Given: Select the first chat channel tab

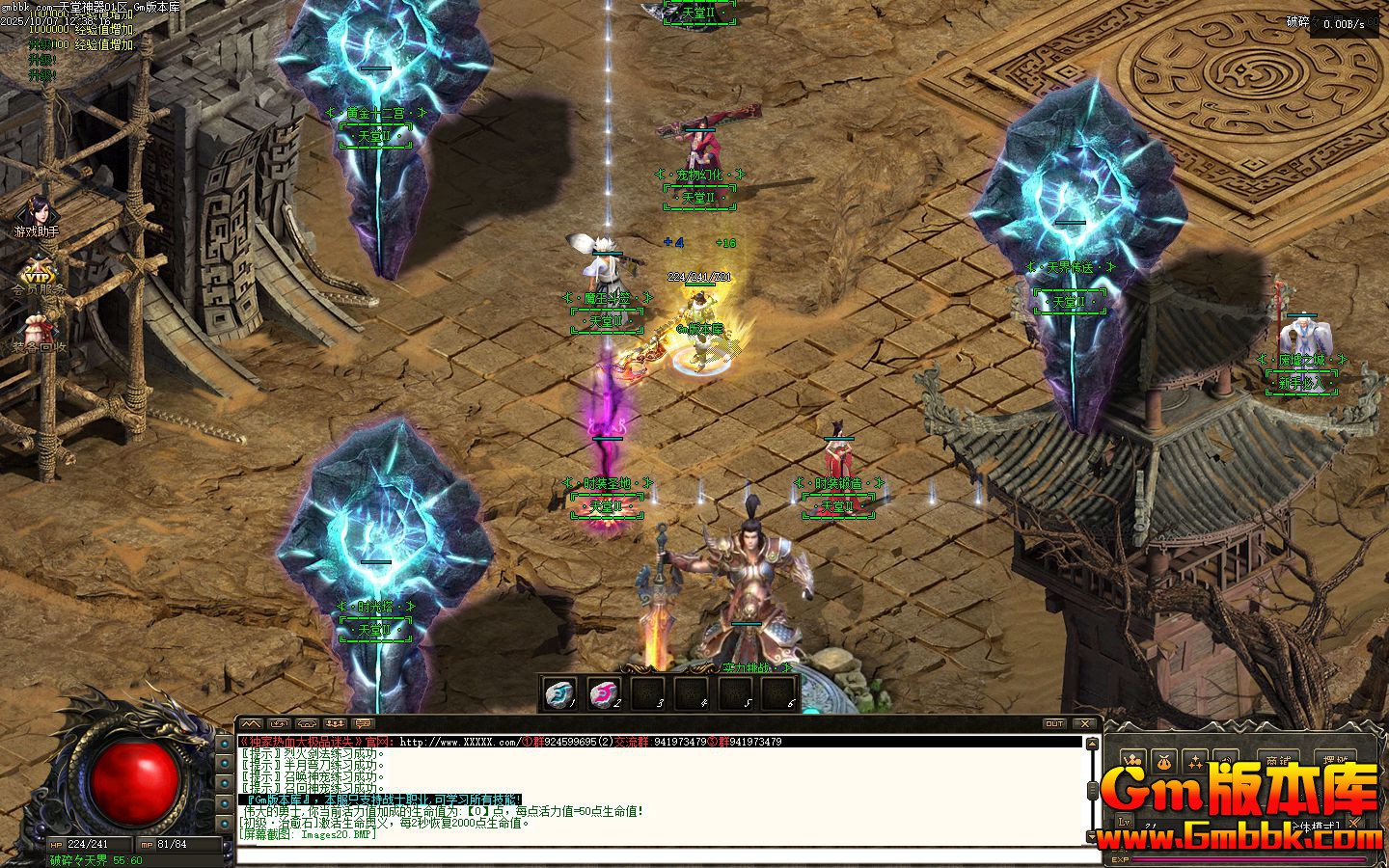Looking at the screenshot, I should 251,723.
